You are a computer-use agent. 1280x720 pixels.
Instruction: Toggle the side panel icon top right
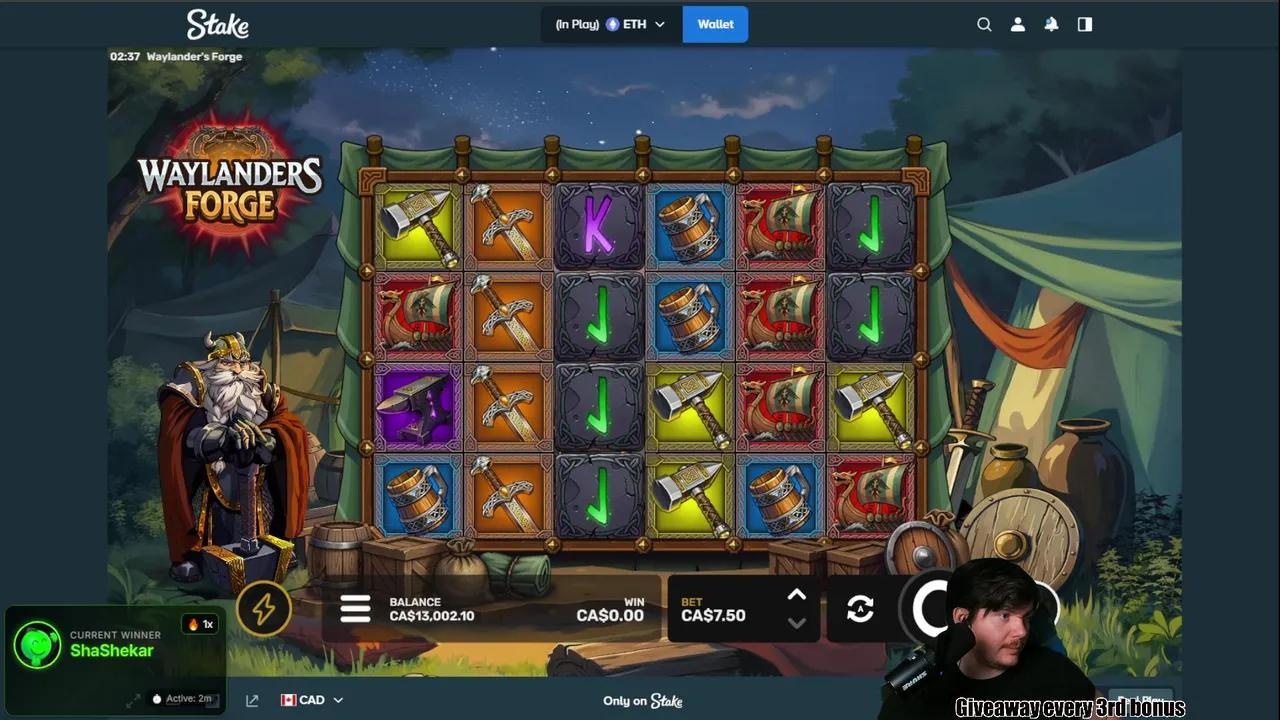[x=1084, y=24]
